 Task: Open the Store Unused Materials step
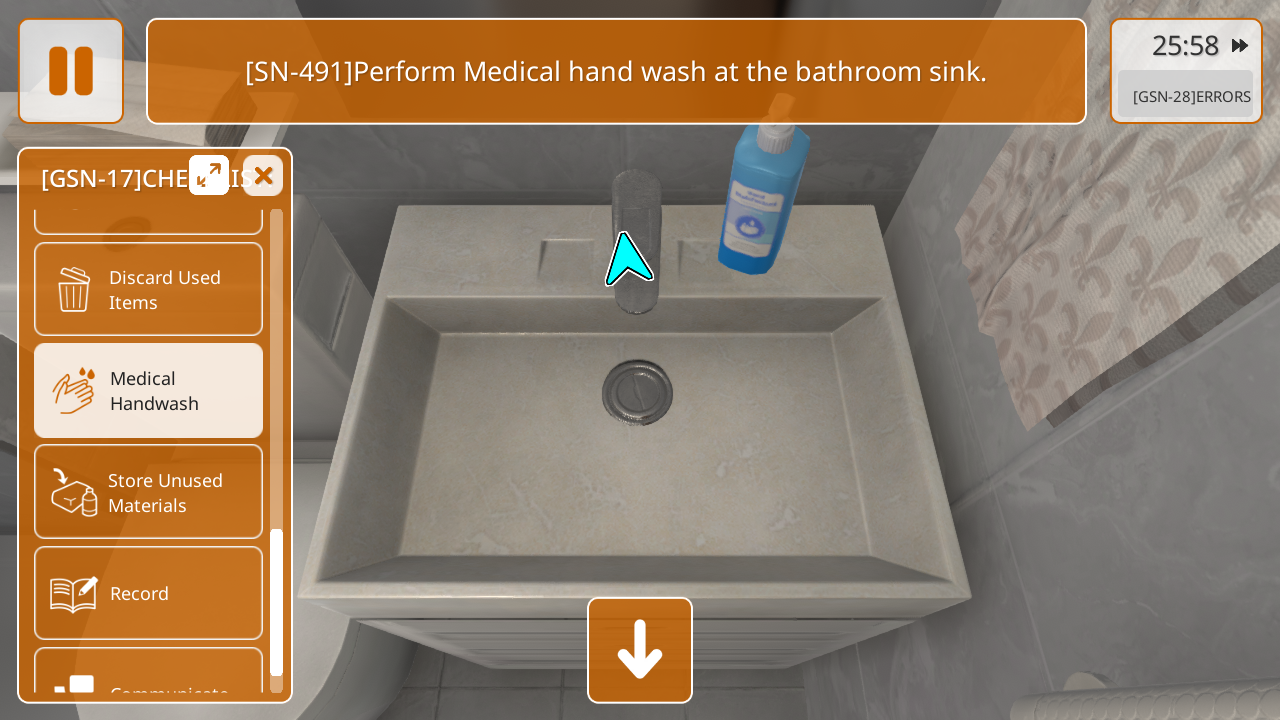coord(148,492)
